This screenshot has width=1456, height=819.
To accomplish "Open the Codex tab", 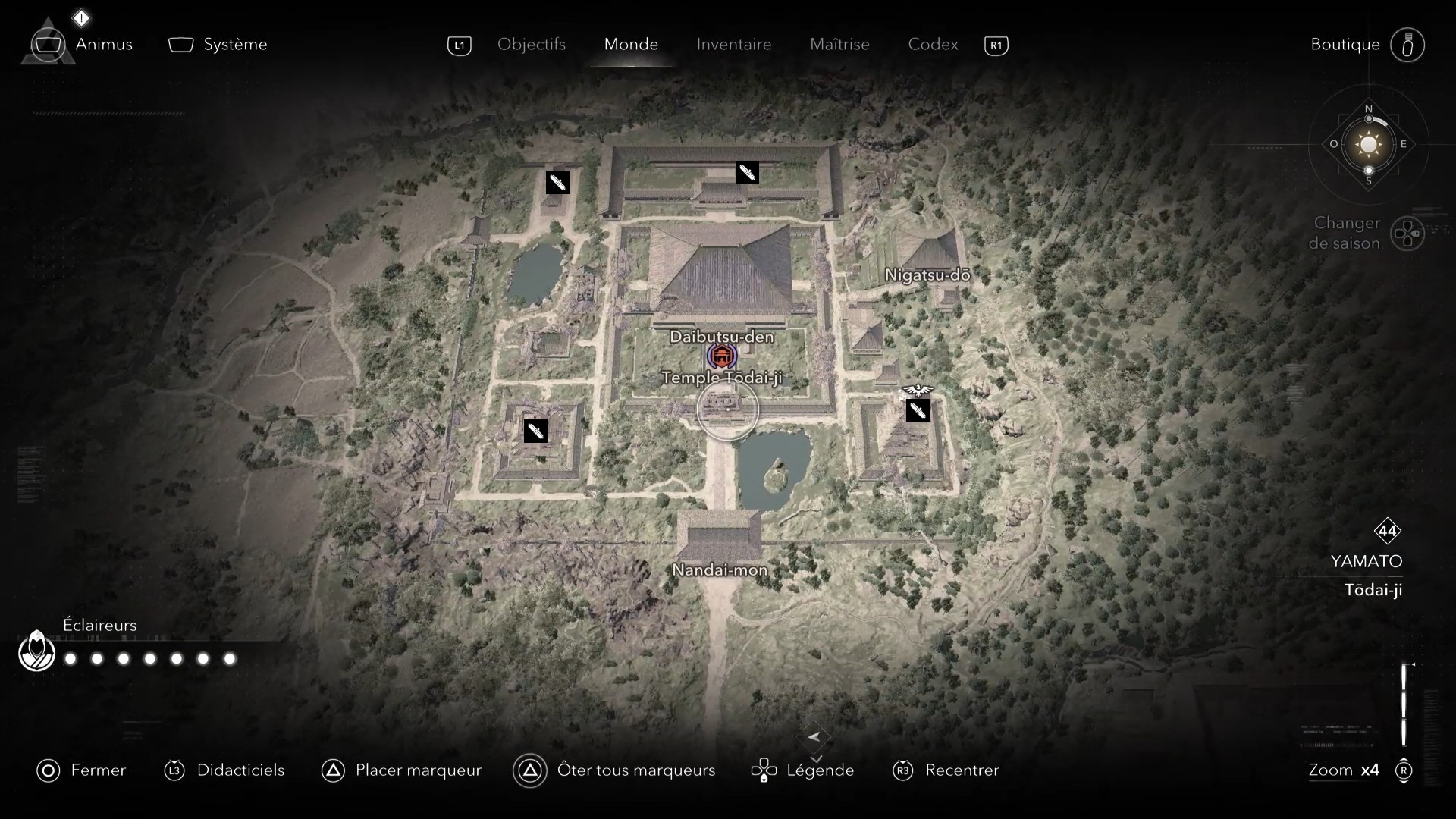I will [932, 45].
